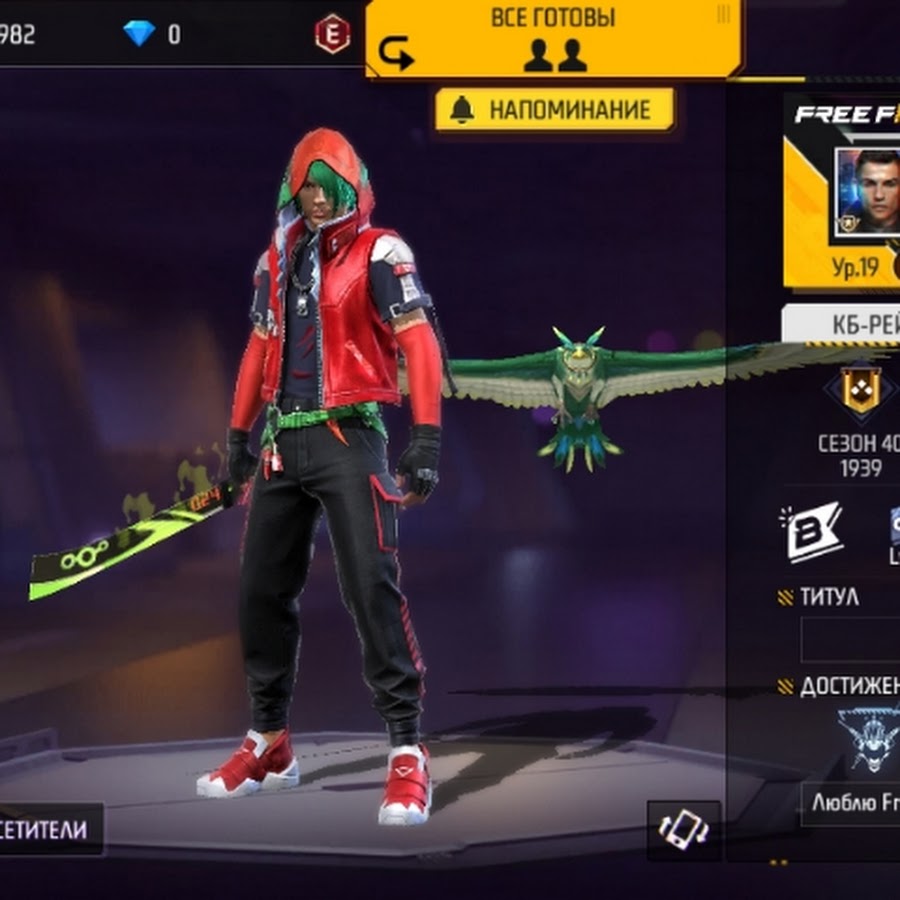The width and height of the screenshot is (900, 900).
Task: Tap the blue diamond currency icon
Action: (x=138, y=34)
